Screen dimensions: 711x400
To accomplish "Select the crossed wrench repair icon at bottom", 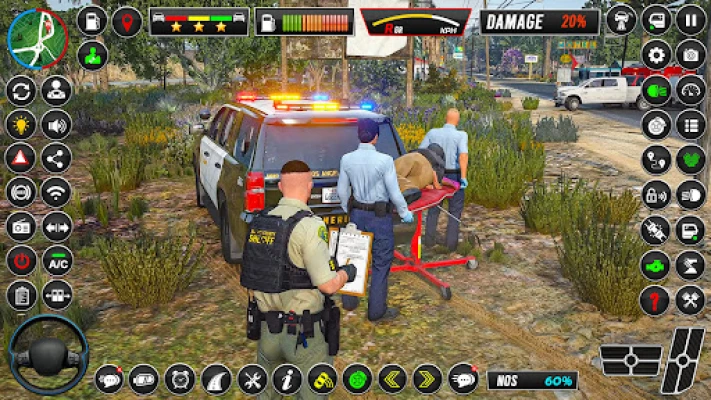I will click(x=252, y=379).
